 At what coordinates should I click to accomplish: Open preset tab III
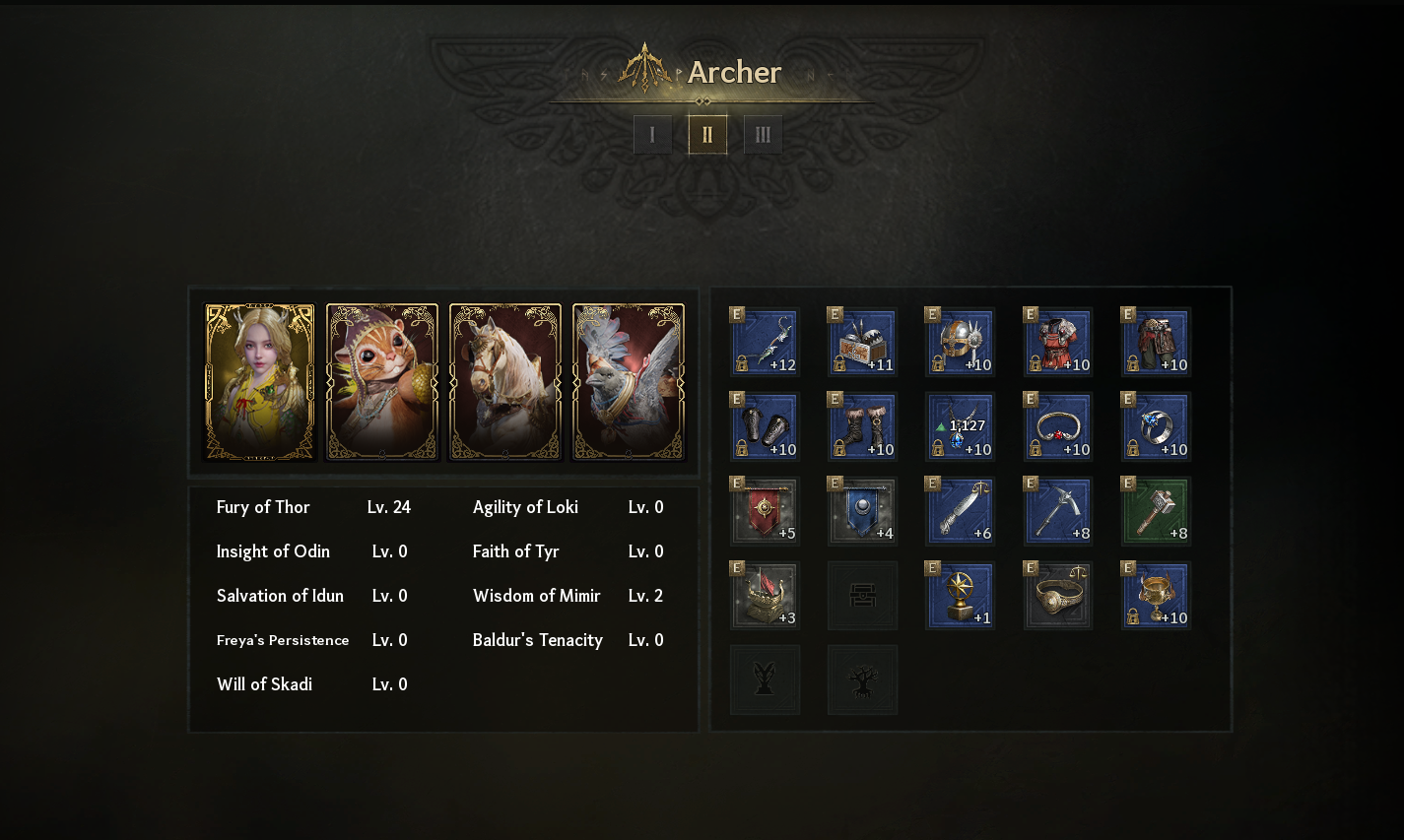point(763,135)
